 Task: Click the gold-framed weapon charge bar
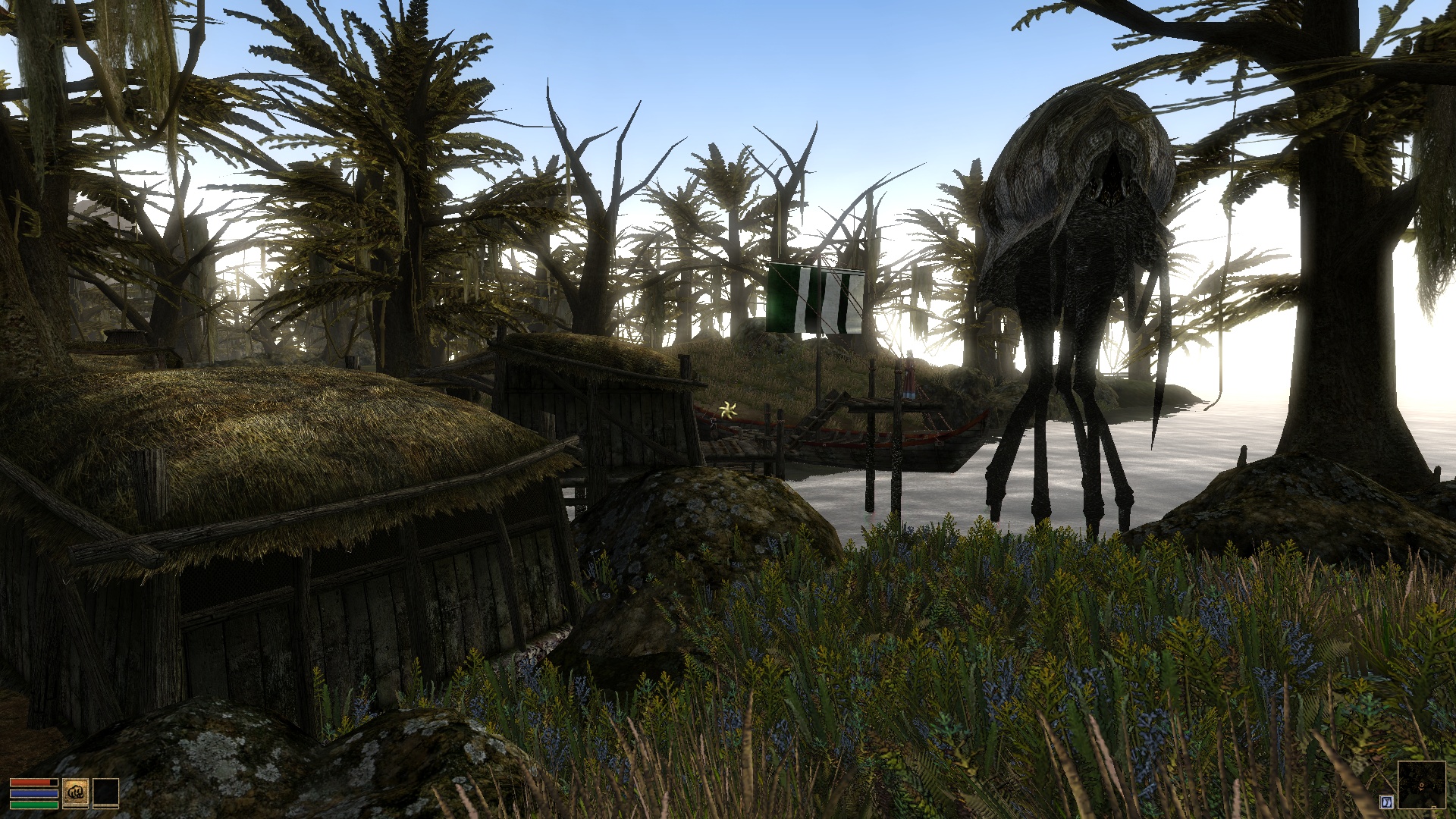click(x=76, y=808)
